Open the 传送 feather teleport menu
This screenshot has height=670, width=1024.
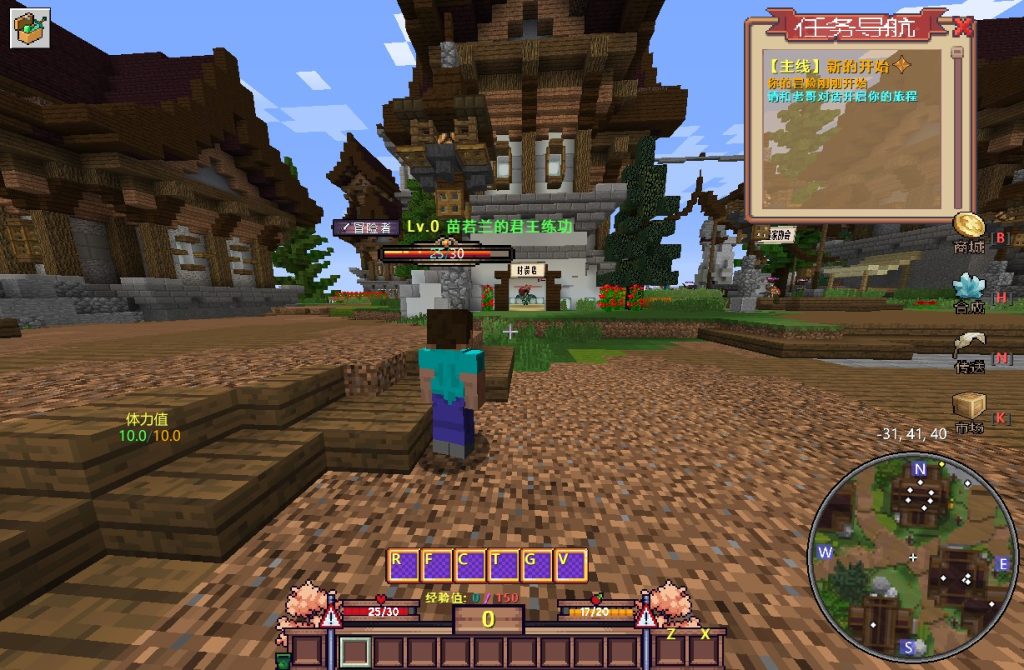click(968, 348)
